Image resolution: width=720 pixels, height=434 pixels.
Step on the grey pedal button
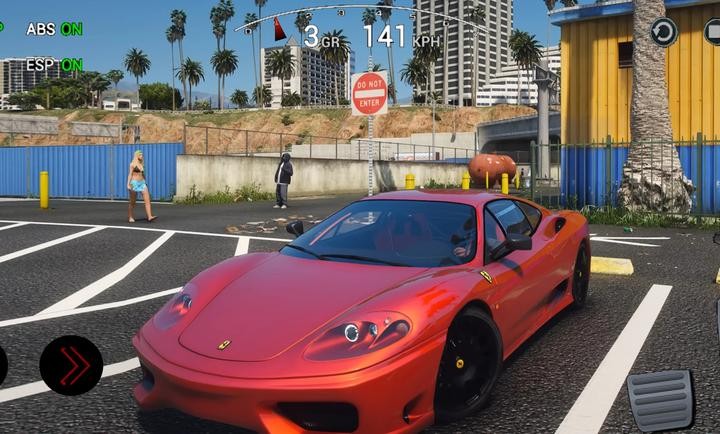(x=660, y=400)
